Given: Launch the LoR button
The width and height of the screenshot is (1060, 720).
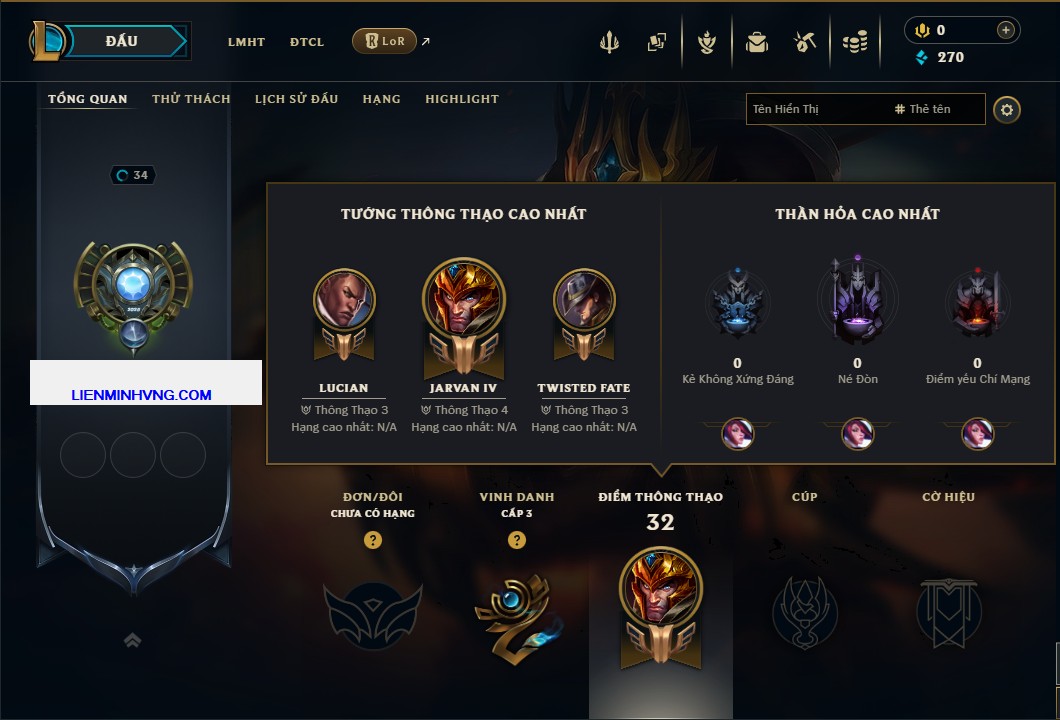Looking at the screenshot, I should [x=384, y=41].
